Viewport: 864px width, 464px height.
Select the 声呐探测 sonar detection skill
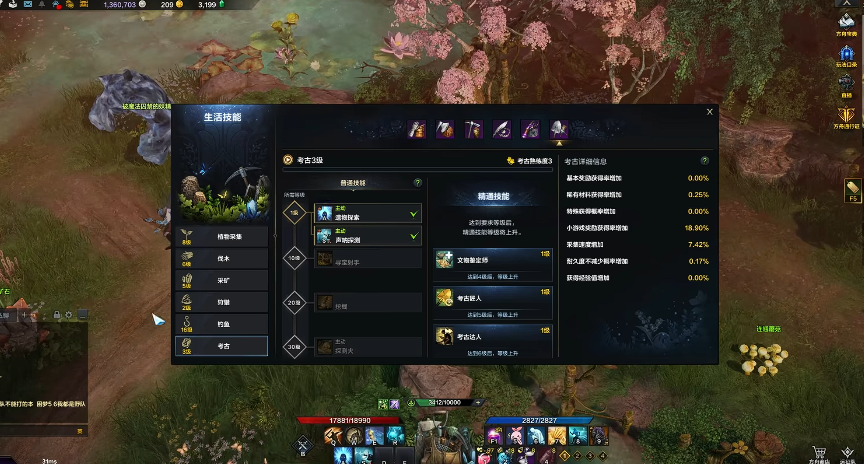pyautogui.click(x=367, y=235)
